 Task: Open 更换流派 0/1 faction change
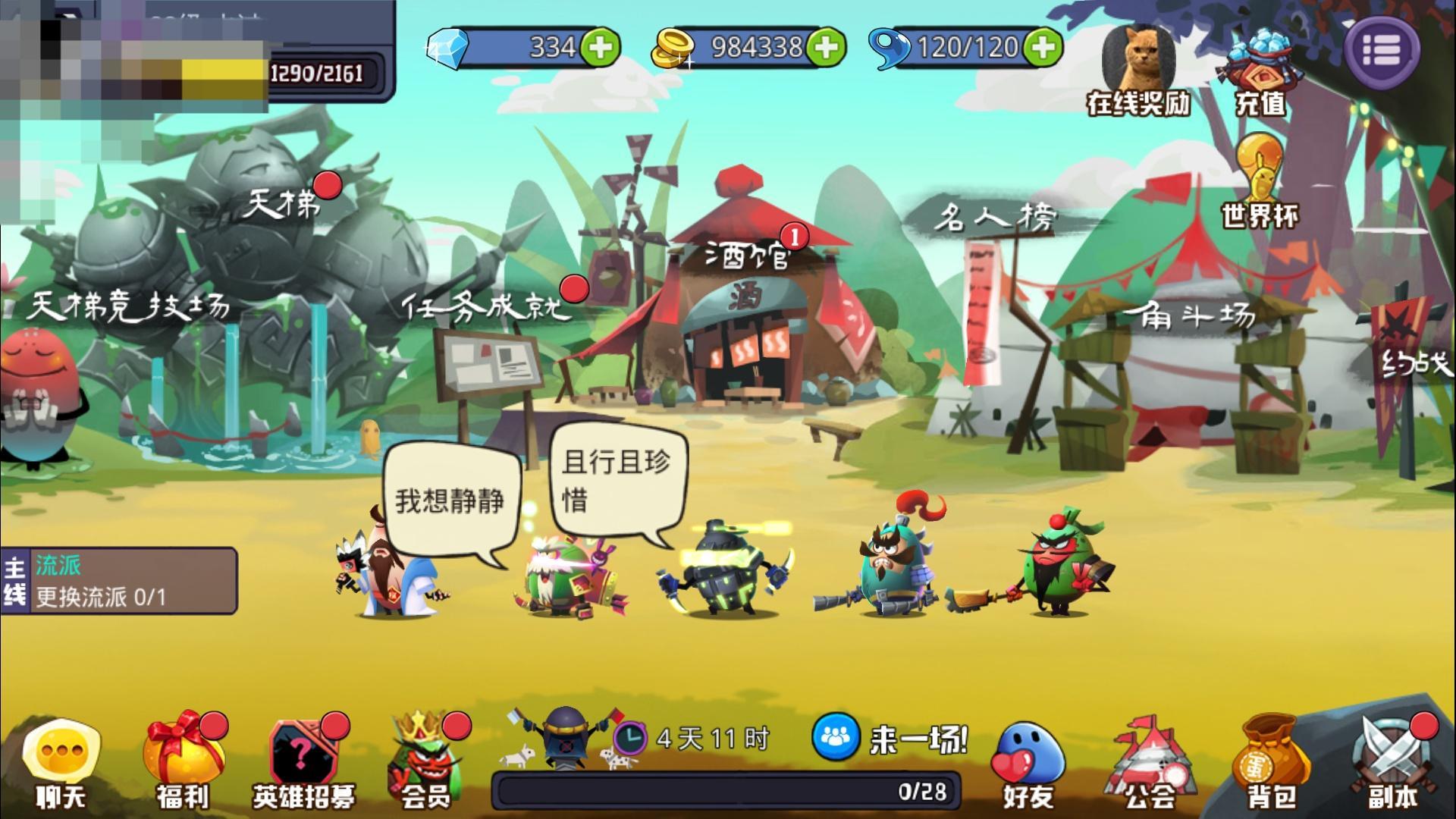click(x=99, y=595)
